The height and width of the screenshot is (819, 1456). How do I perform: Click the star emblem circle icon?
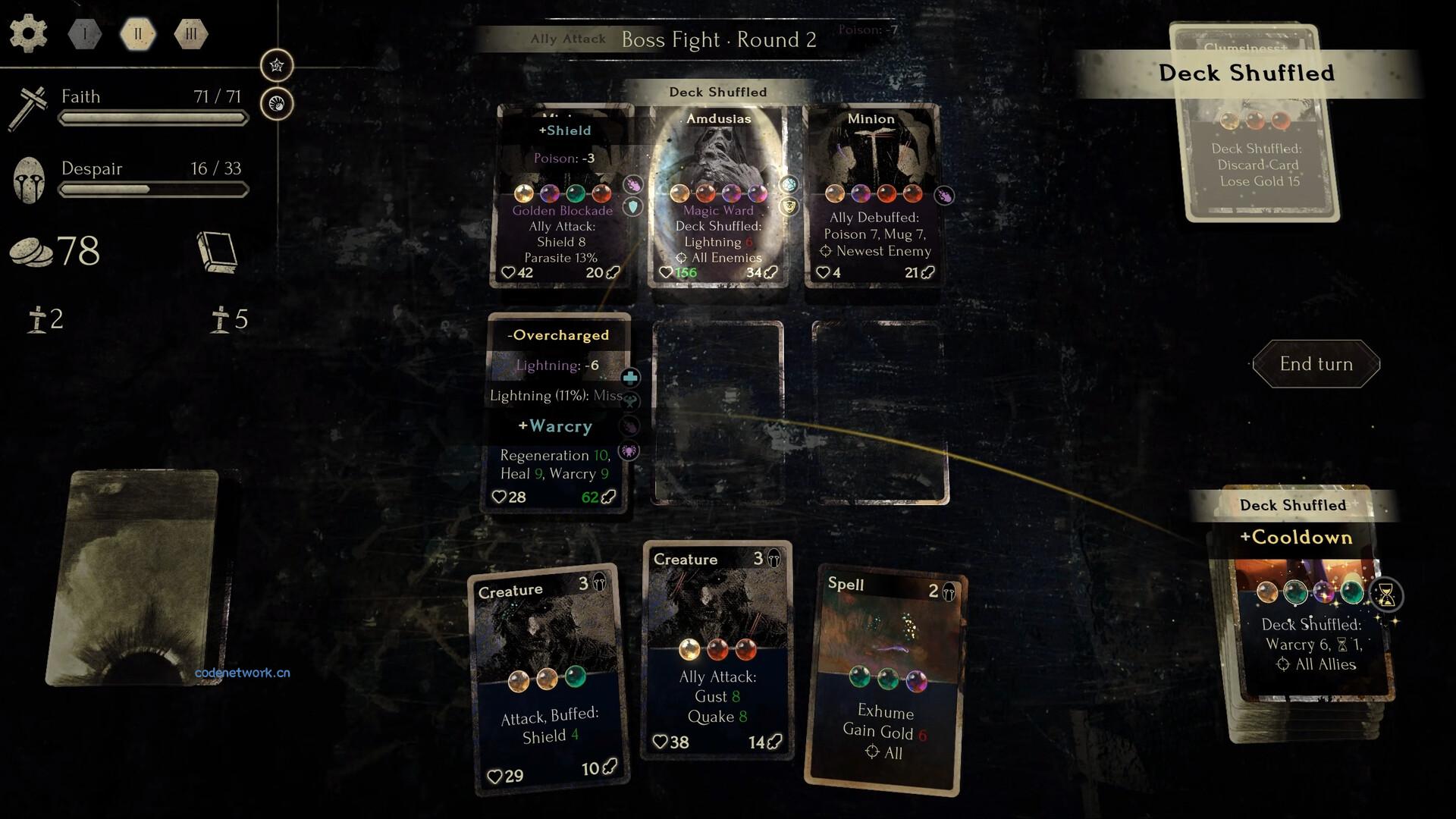point(277,65)
